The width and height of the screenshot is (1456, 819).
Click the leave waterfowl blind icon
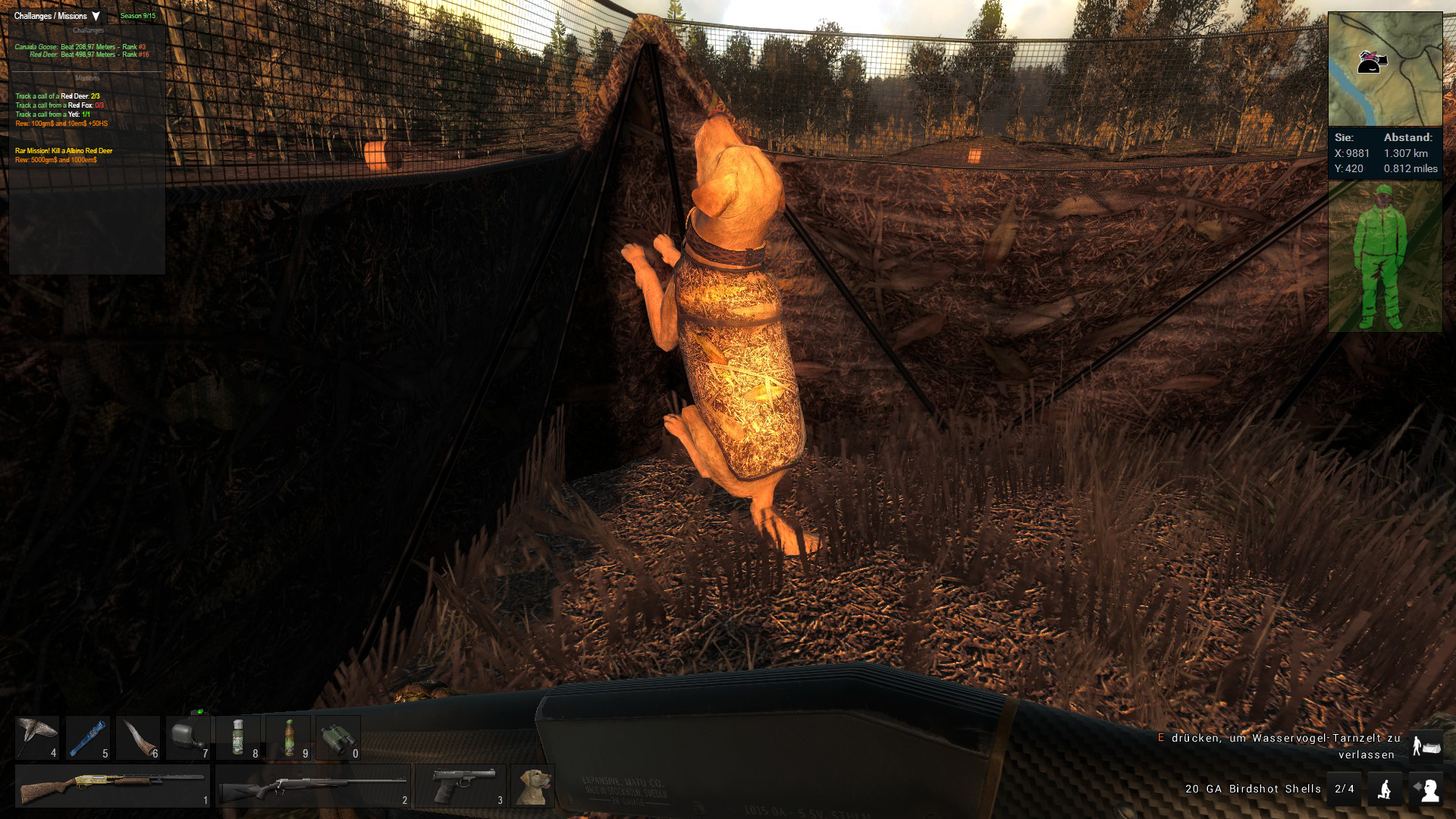pyautogui.click(x=1426, y=746)
